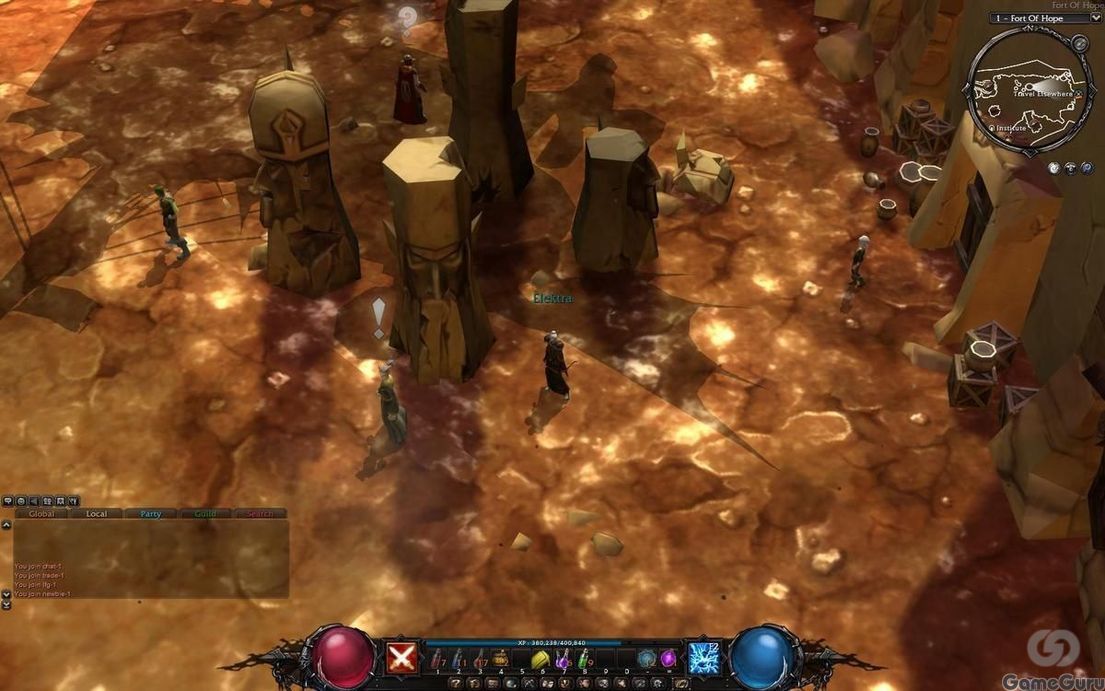
Task: Open the Party chat tab
Action: (x=150, y=514)
